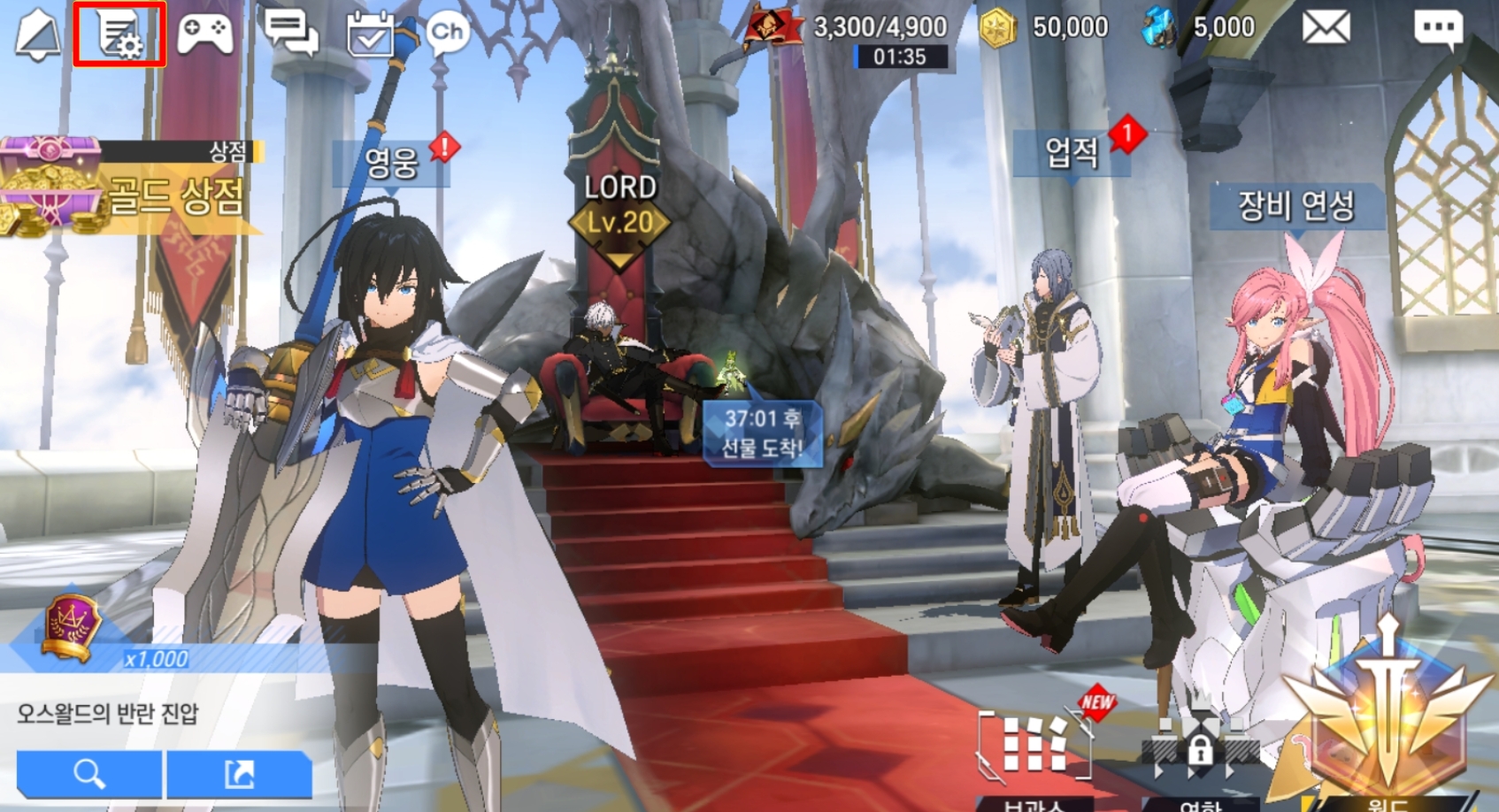This screenshot has height=812, width=1499.
Task: Open the 장비 연성 equipment forging menu
Action: click(1295, 206)
